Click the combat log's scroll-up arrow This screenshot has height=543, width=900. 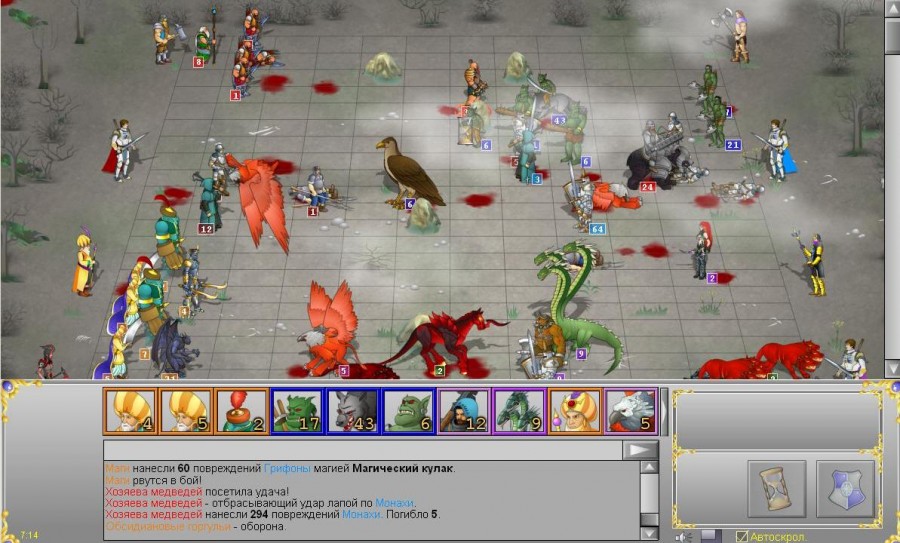point(649,468)
